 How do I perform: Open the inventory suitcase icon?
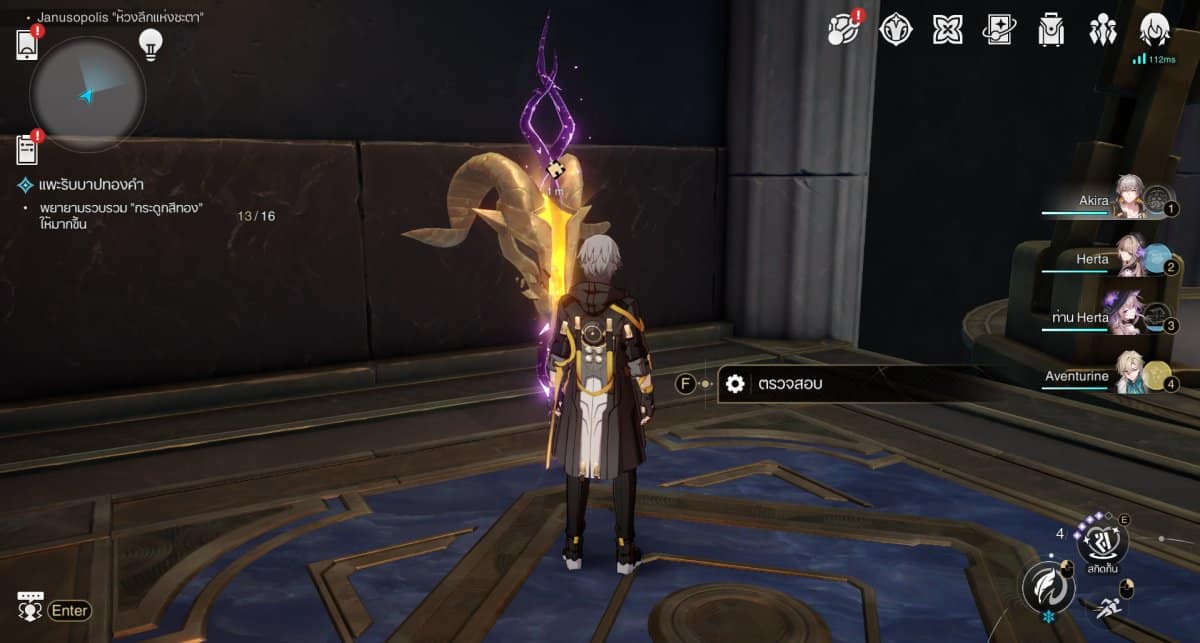coord(1051,30)
